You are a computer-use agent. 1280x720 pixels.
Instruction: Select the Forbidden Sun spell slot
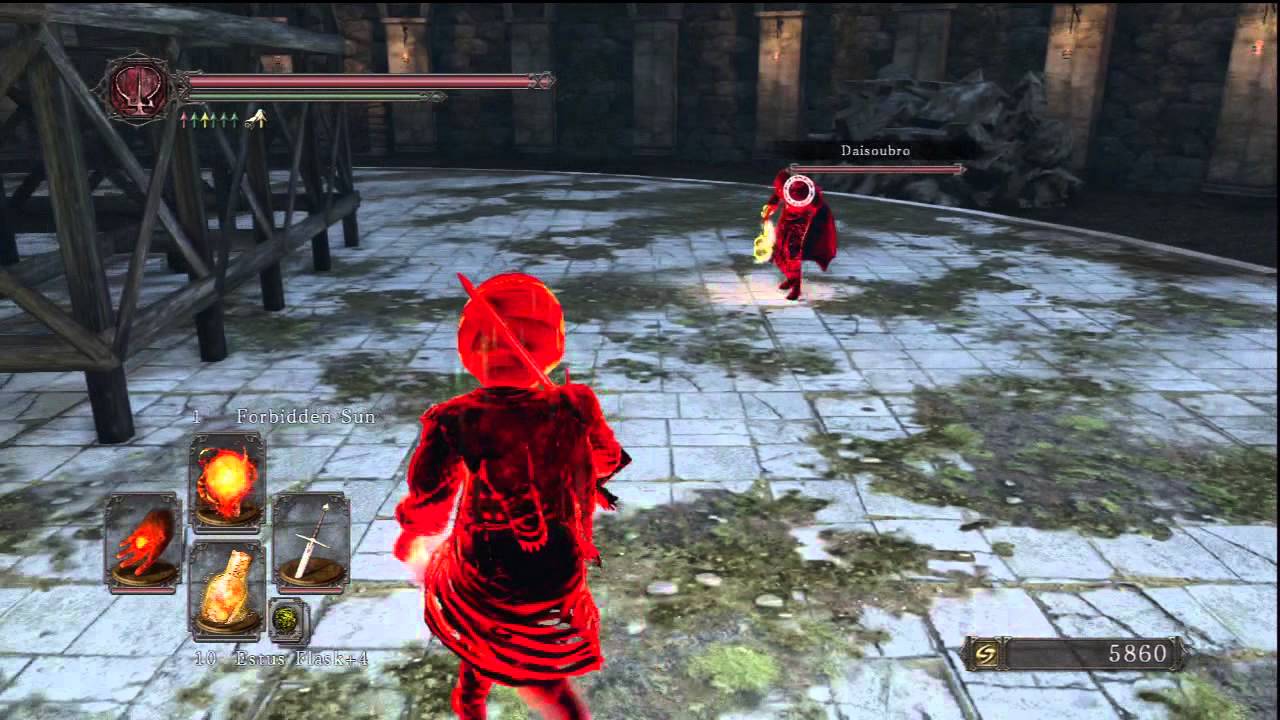click(227, 480)
